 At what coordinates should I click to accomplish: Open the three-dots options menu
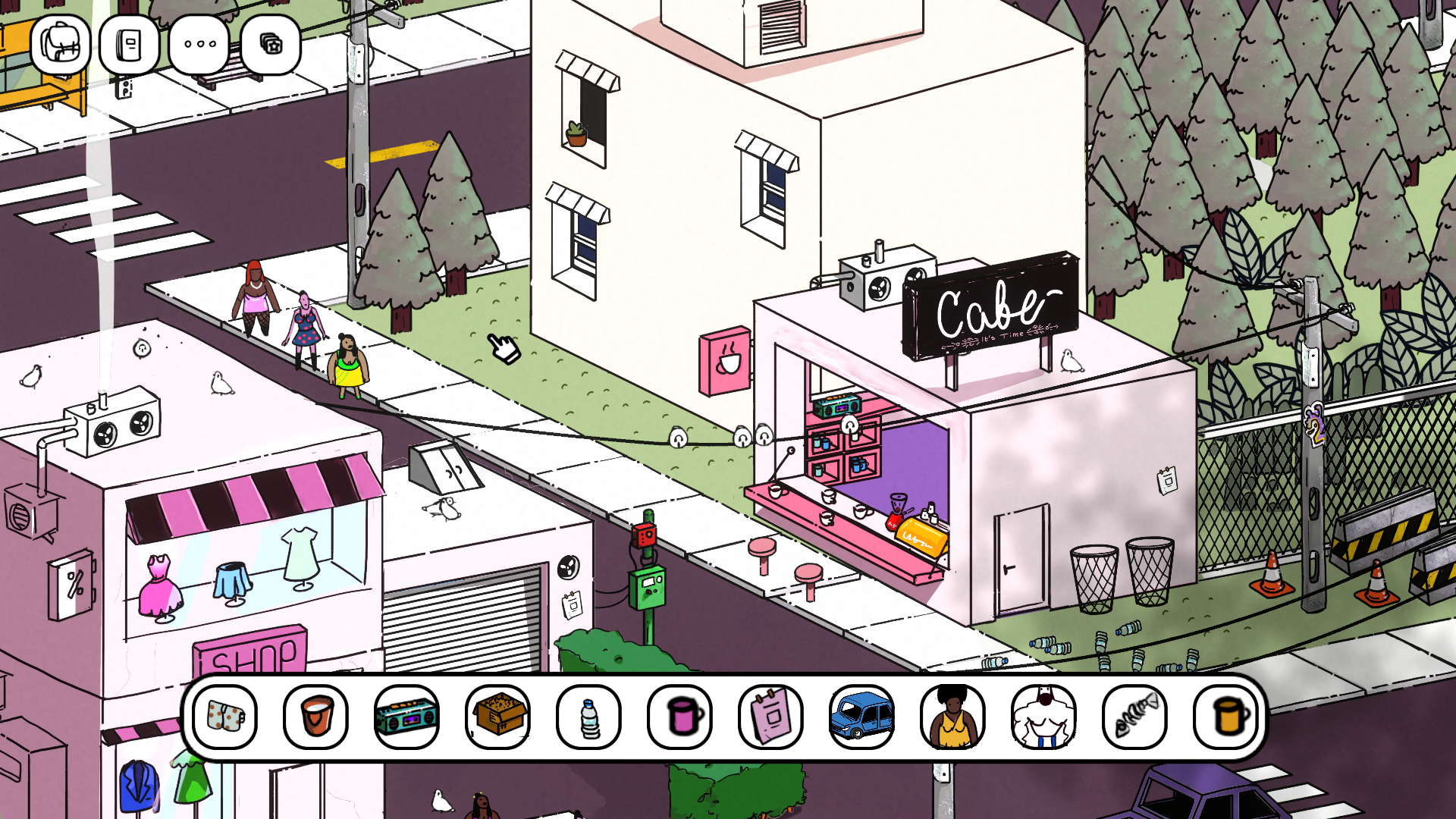click(200, 45)
